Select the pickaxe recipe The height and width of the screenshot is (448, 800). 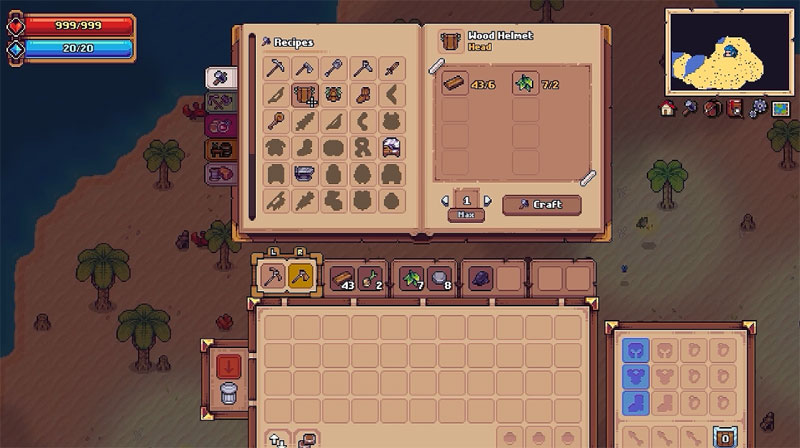pyautogui.click(x=277, y=69)
